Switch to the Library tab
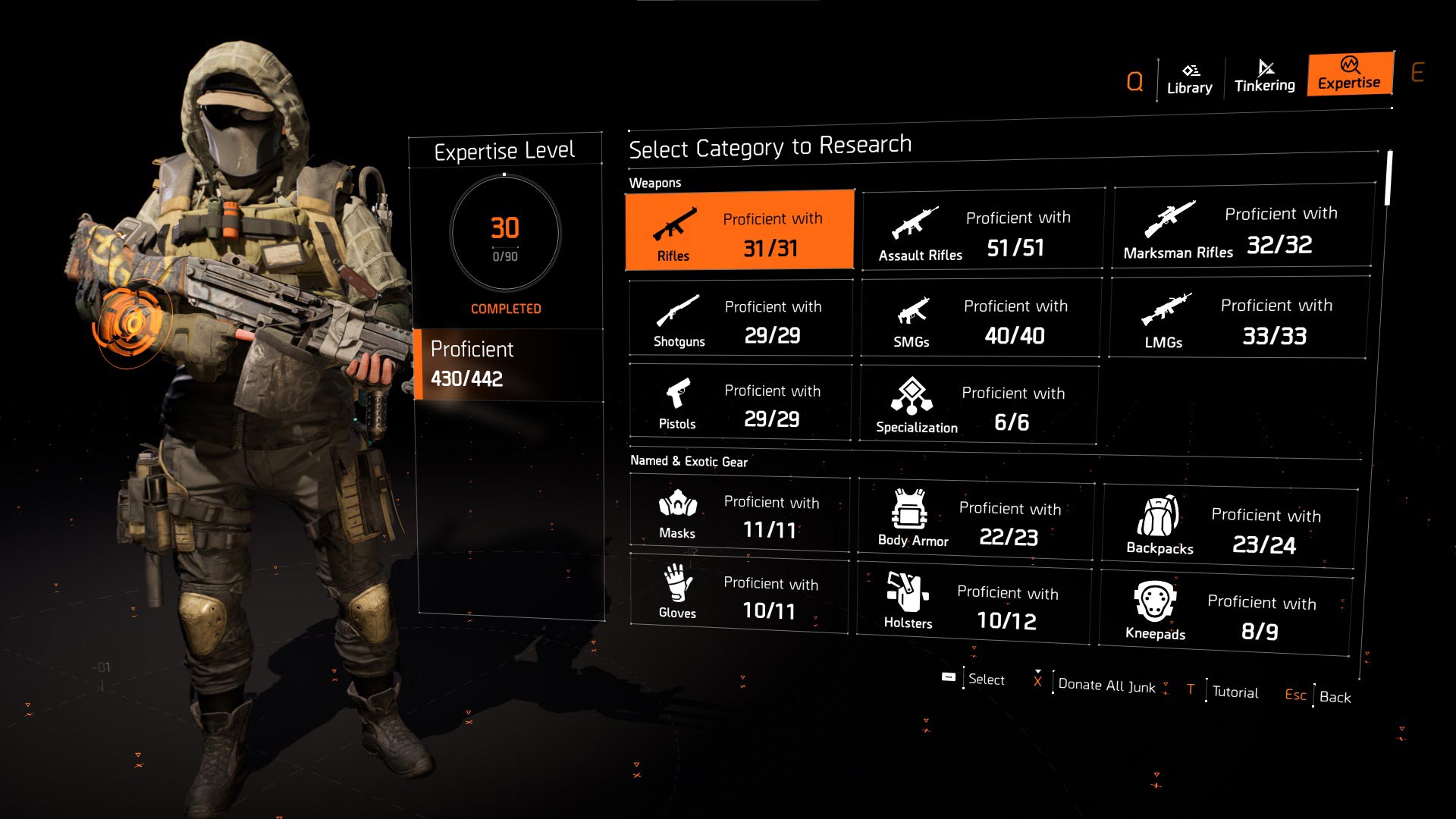The width and height of the screenshot is (1456, 819). click(x=1189, y=79)
